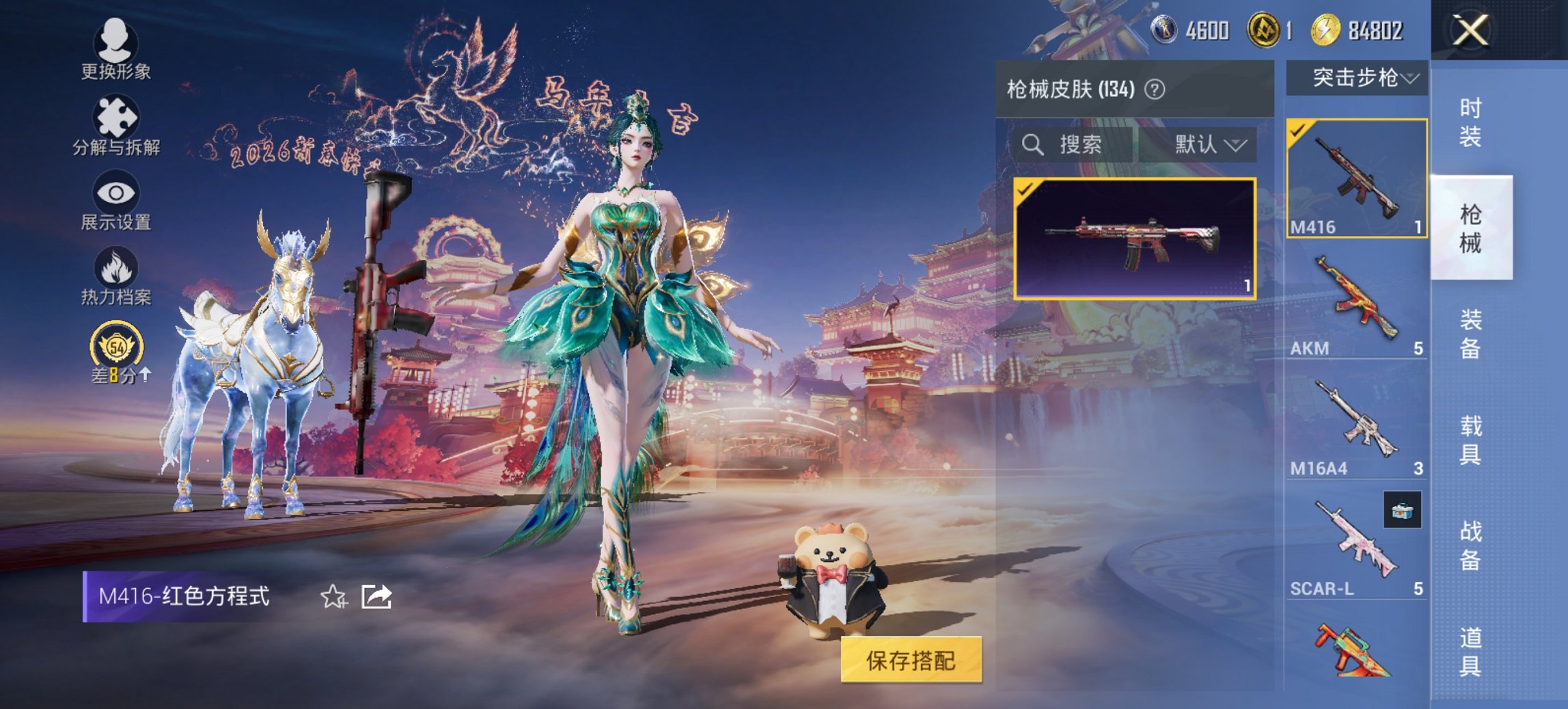Open the 突击步枪 weapon category dropdown
This screenshot has width=1568, height=709.
[x=1360, y=78]
